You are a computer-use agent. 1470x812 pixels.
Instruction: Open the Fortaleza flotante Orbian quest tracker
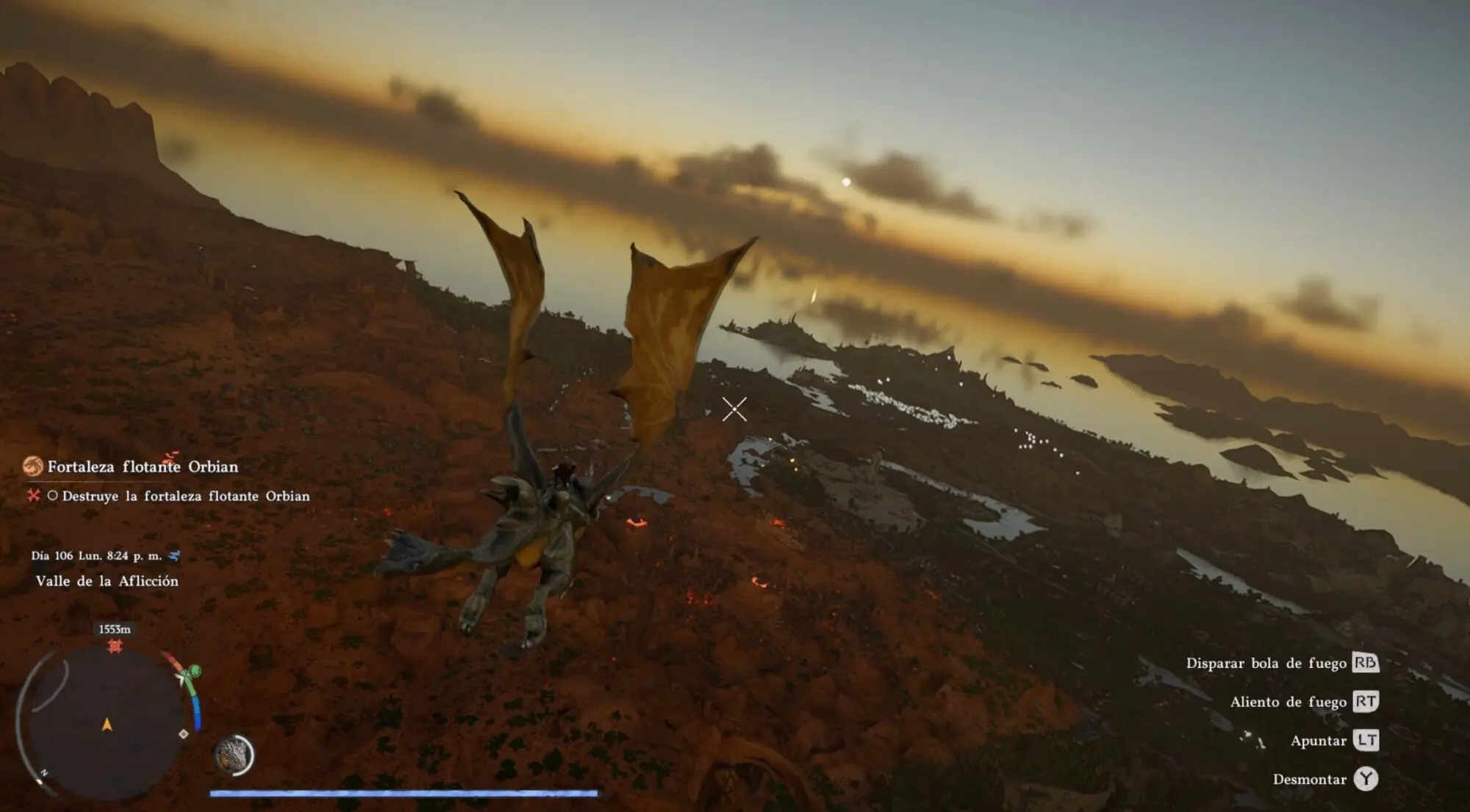point(143,467)
